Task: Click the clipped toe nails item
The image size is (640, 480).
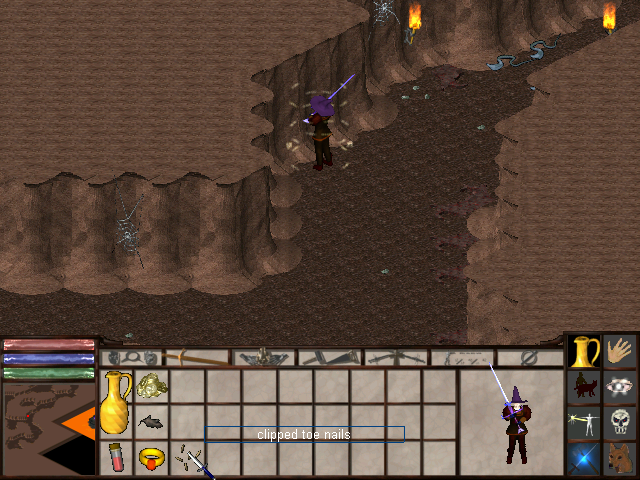Action: click(x=188, y=459)
